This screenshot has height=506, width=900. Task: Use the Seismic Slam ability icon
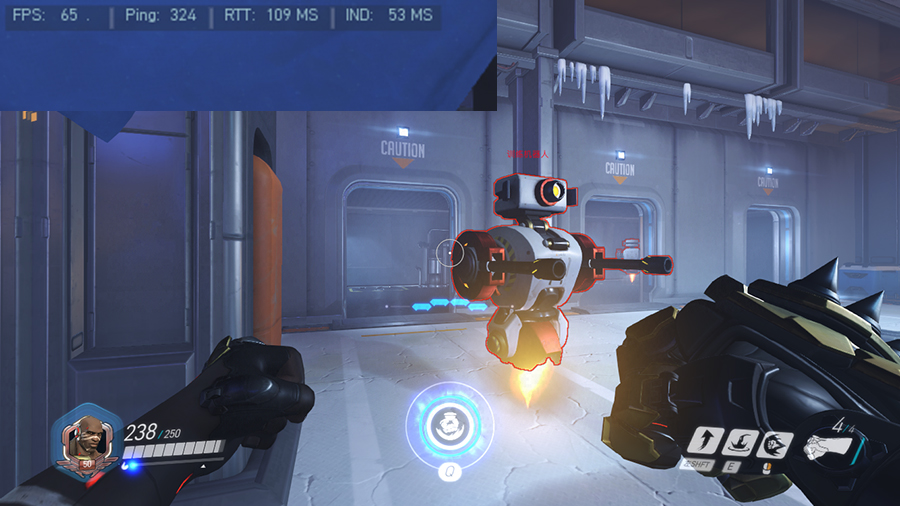click(x=740, y=442)
